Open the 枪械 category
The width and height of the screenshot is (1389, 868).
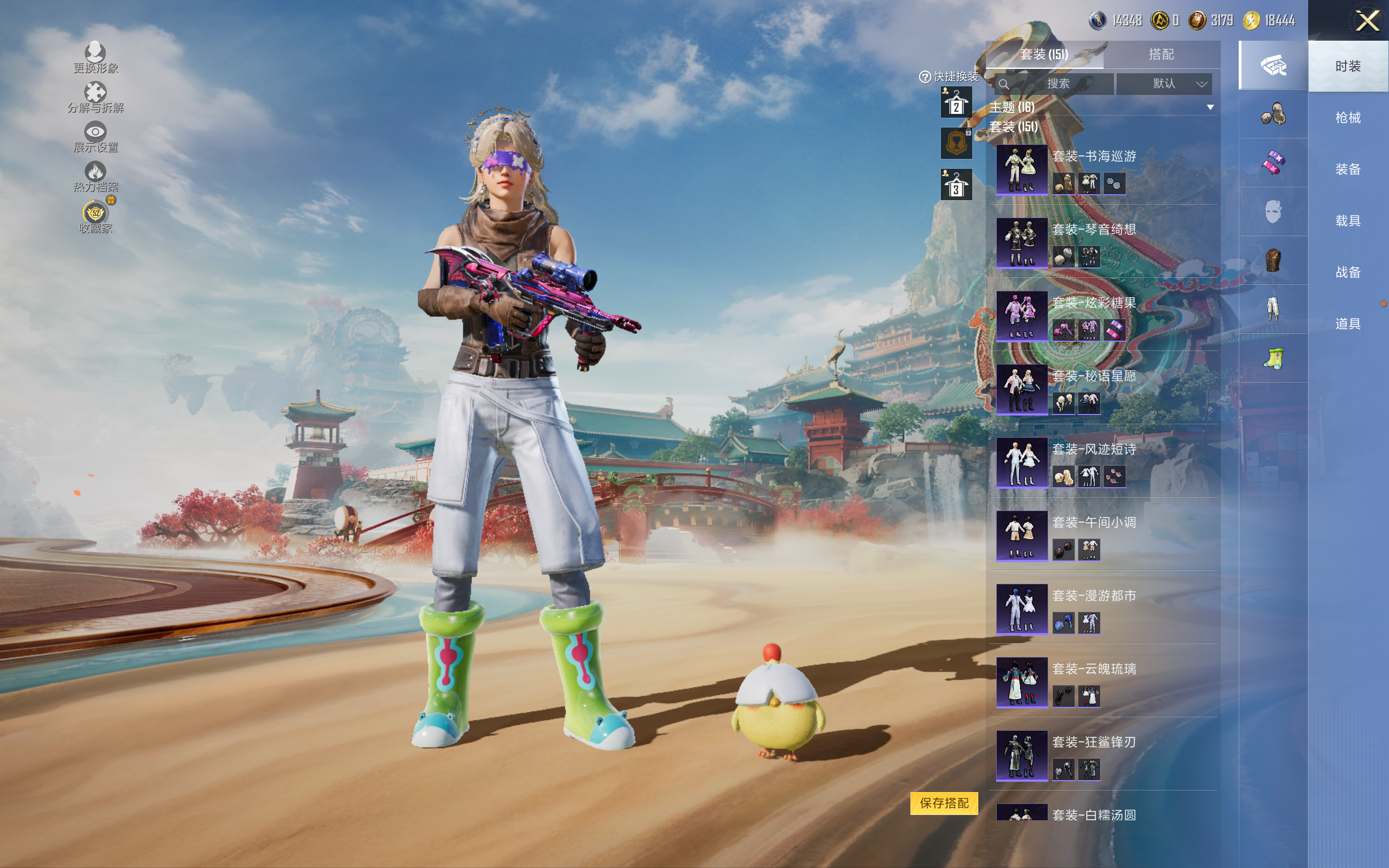(1347, 118)
